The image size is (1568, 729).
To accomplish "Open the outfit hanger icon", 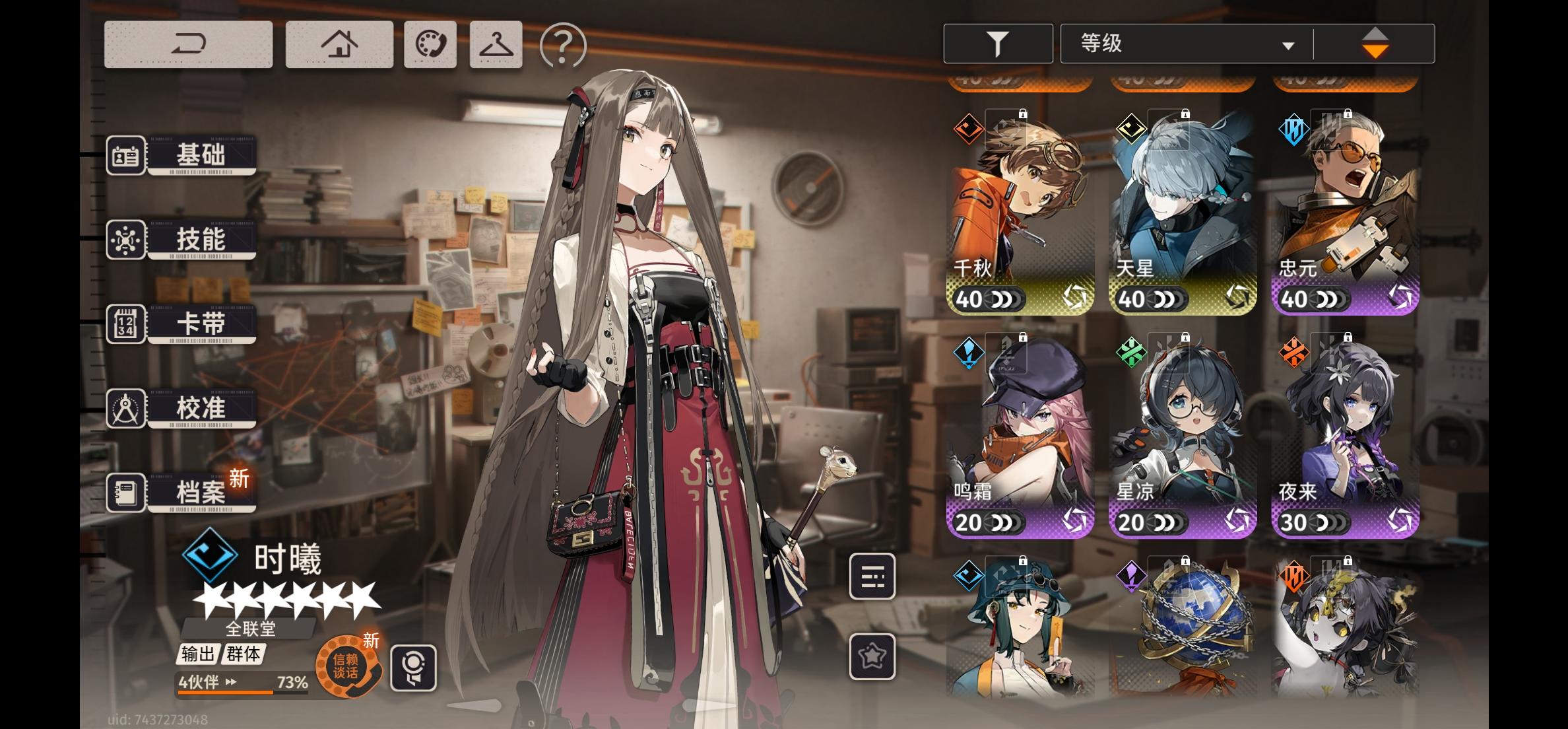I will click(x=495, y=44).
